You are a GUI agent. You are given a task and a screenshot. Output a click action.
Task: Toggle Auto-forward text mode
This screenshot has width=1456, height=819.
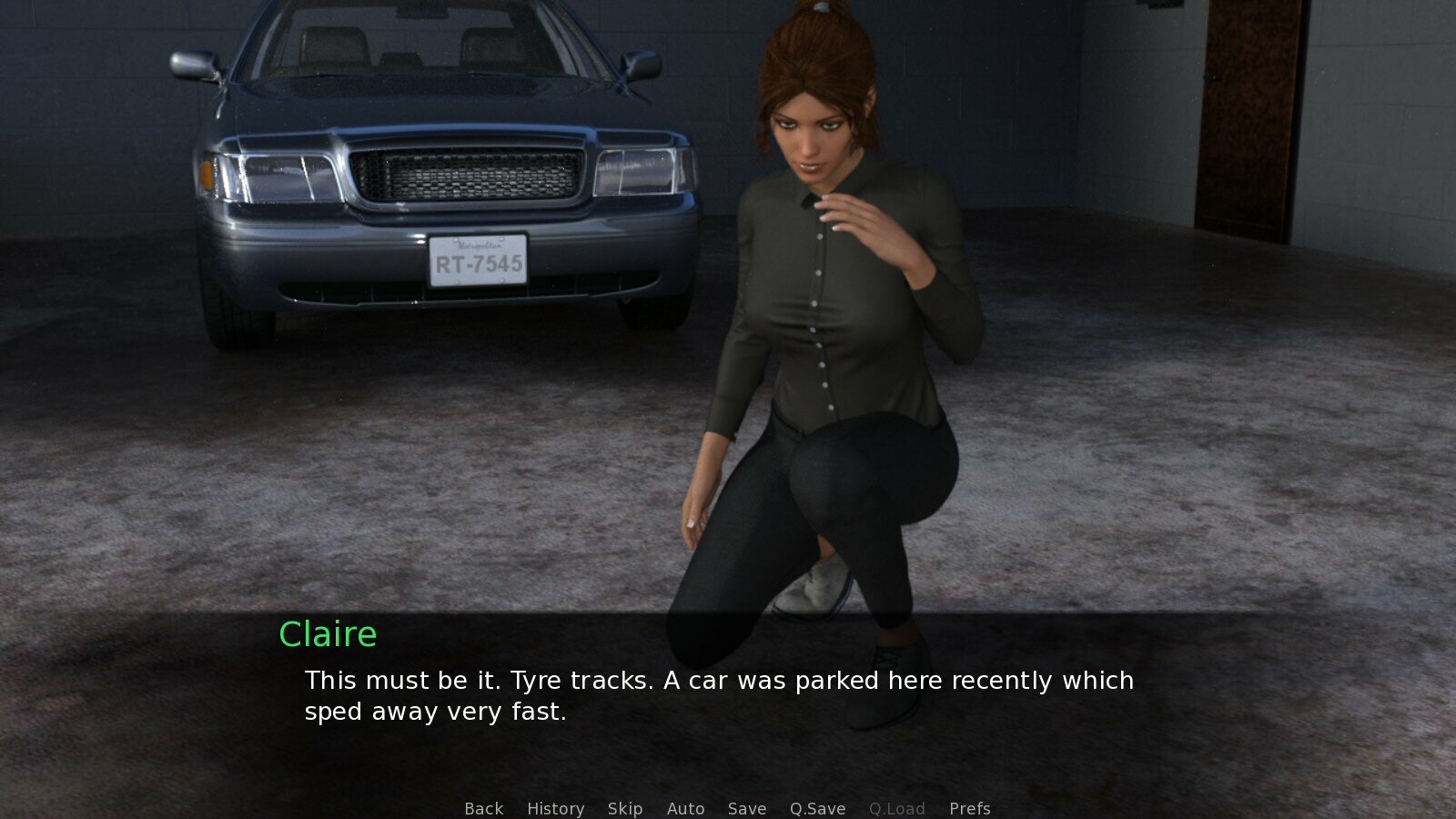[x=686, y=808]
